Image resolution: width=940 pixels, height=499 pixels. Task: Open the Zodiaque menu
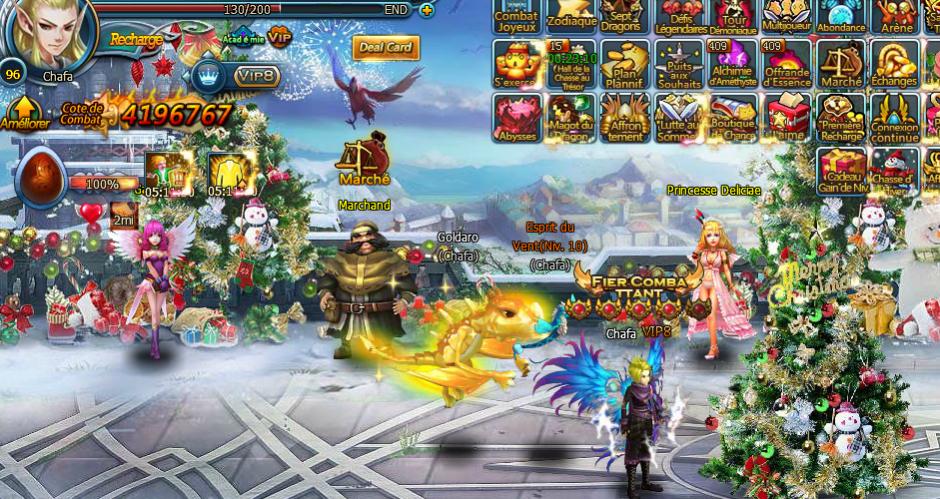[x=572, y=15]
